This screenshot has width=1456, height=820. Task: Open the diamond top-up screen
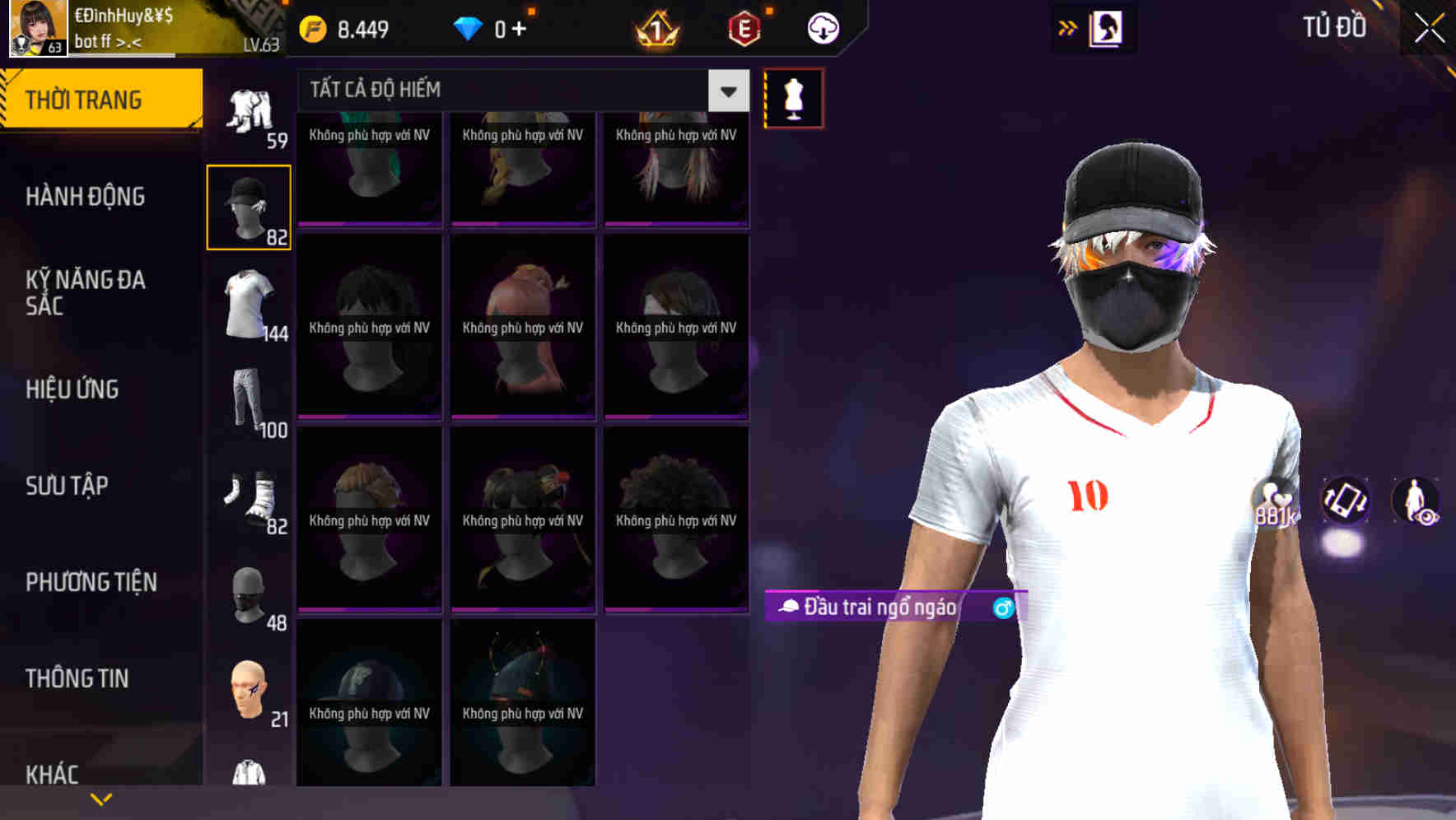519,27
